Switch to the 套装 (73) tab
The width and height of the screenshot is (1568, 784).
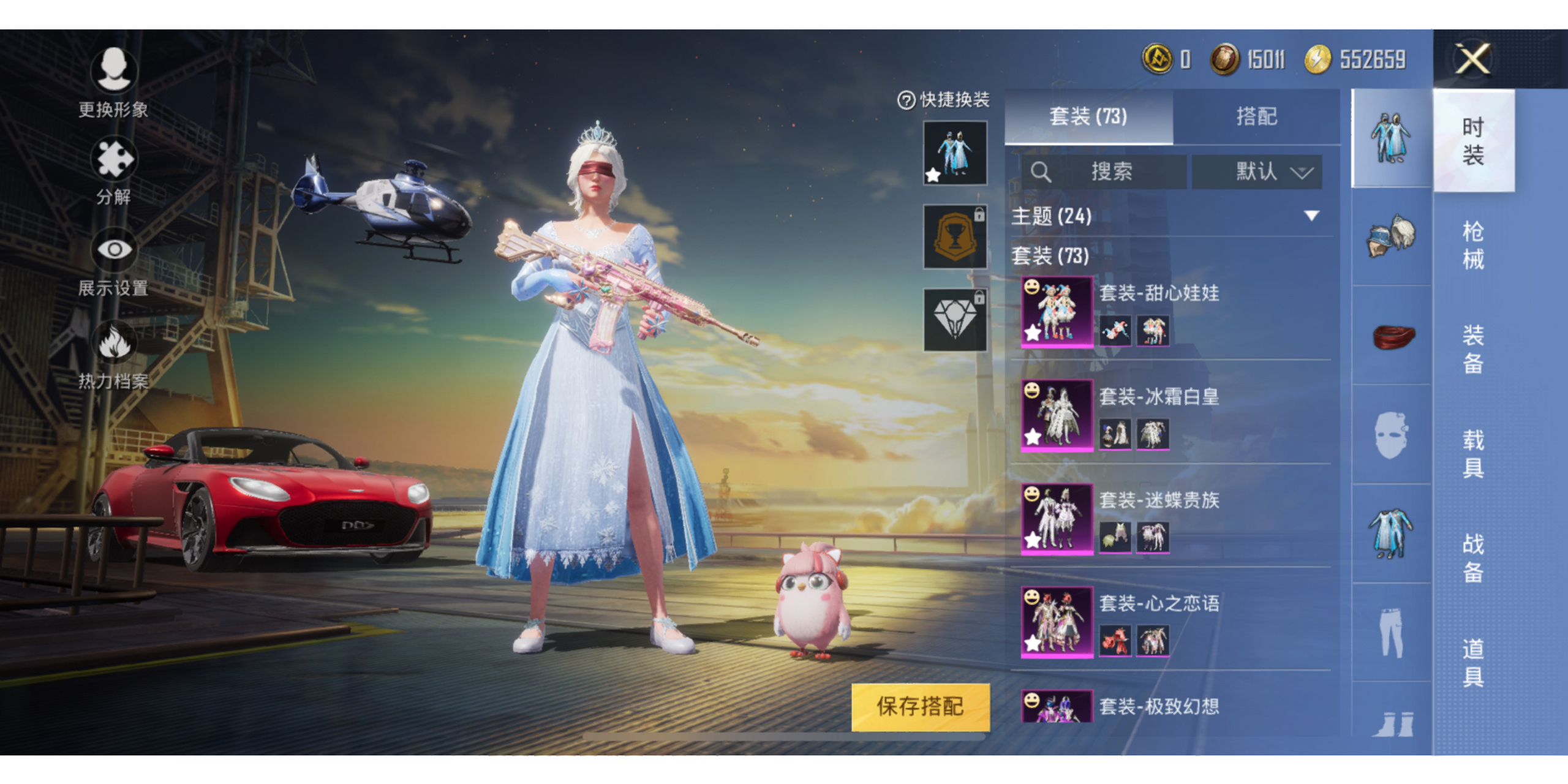1088,116
